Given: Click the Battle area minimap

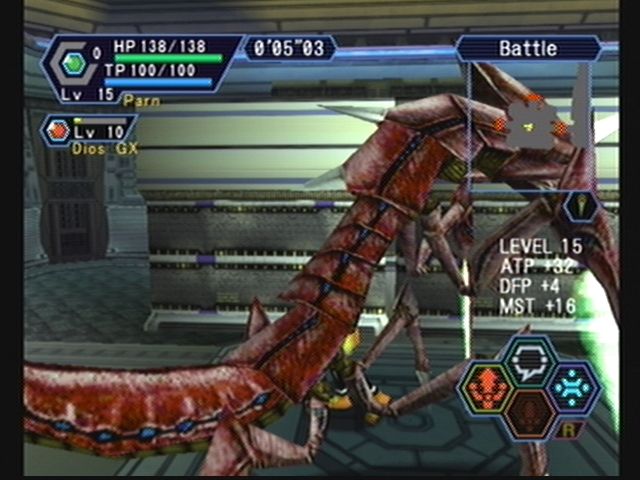Looking at the screenshot, I should [529, 125].
